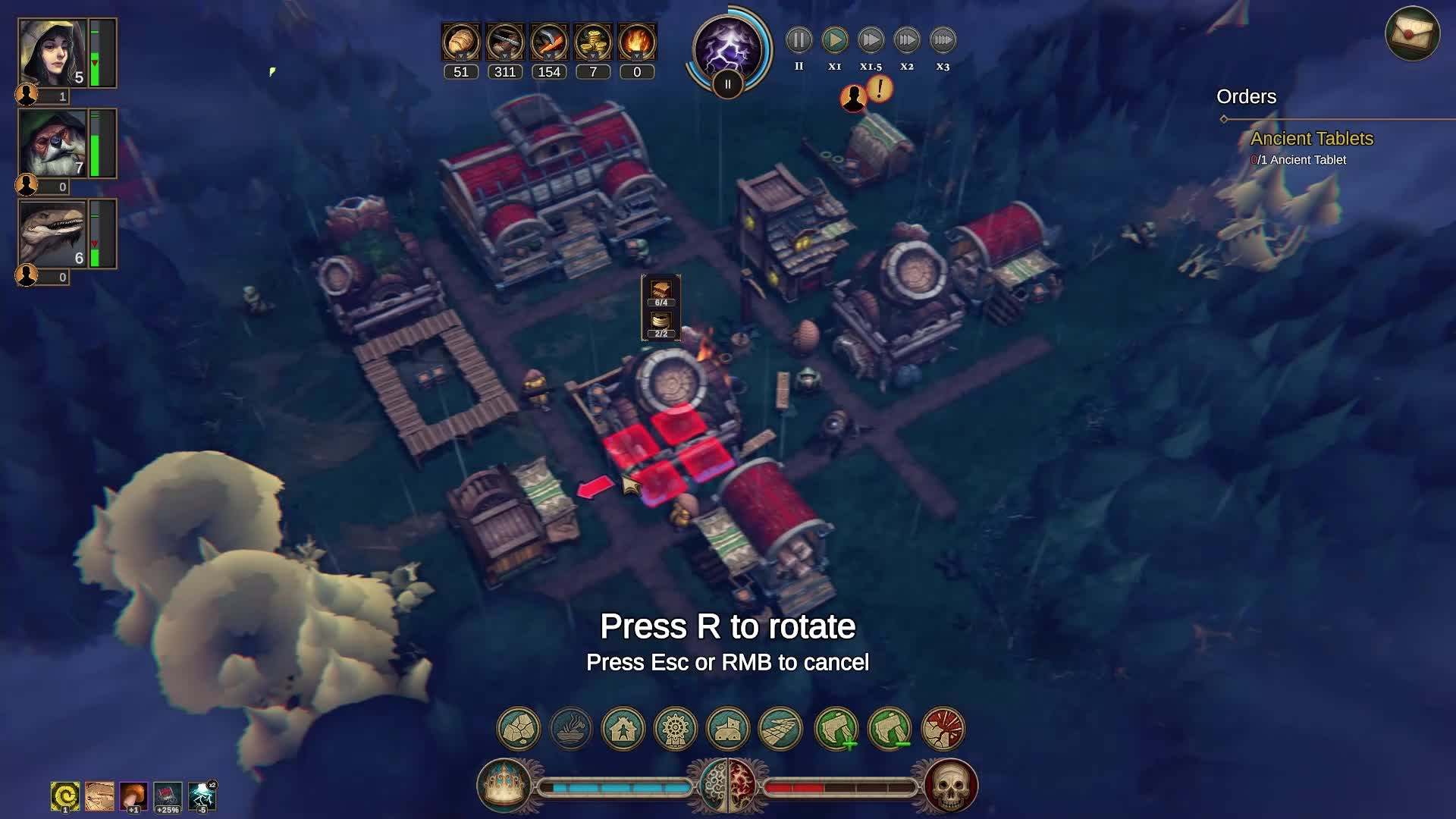
Task: Click the blue progress bar at the bottom
Action: coord(614,786)
